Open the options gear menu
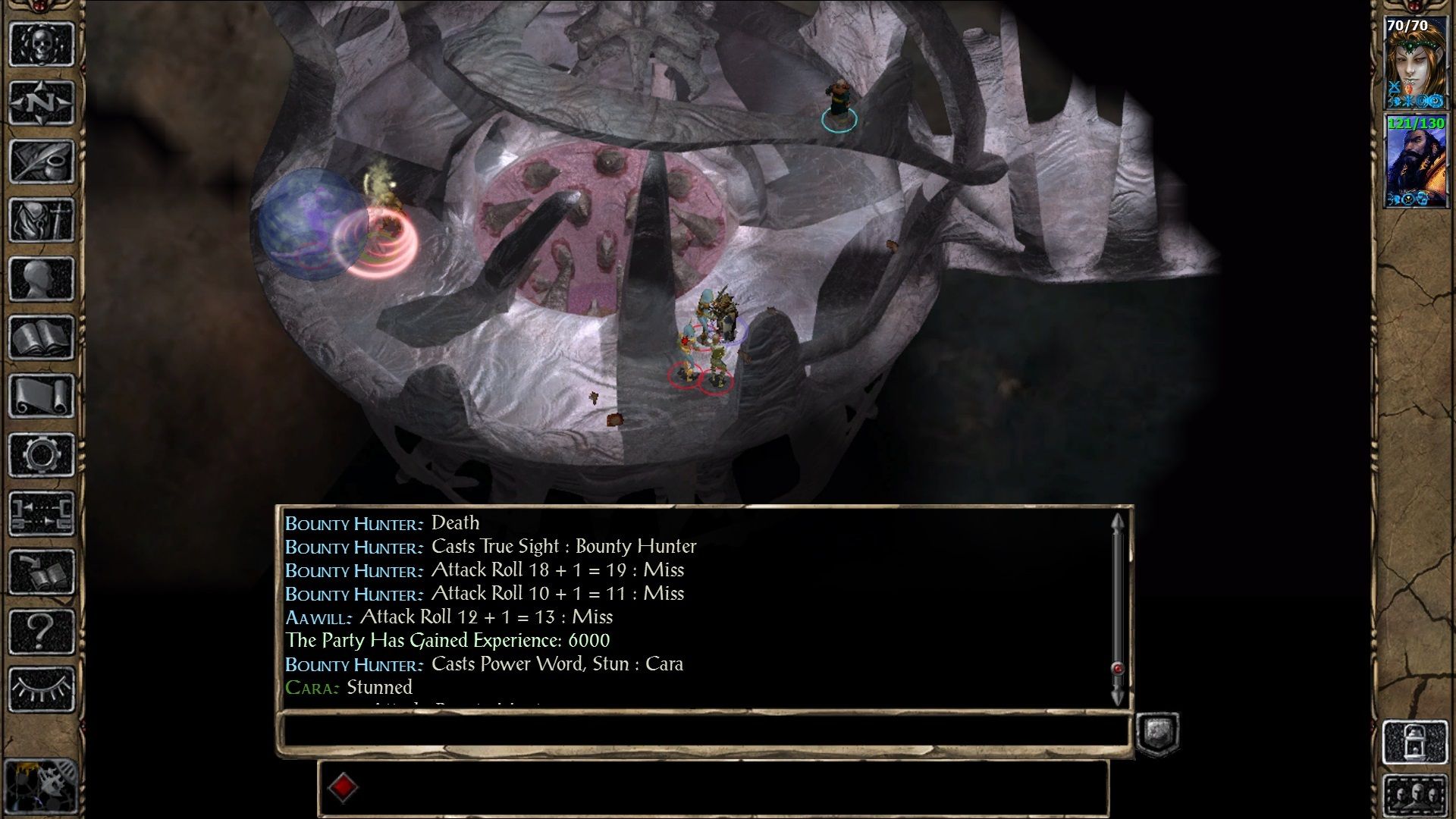 click(42, 455)
